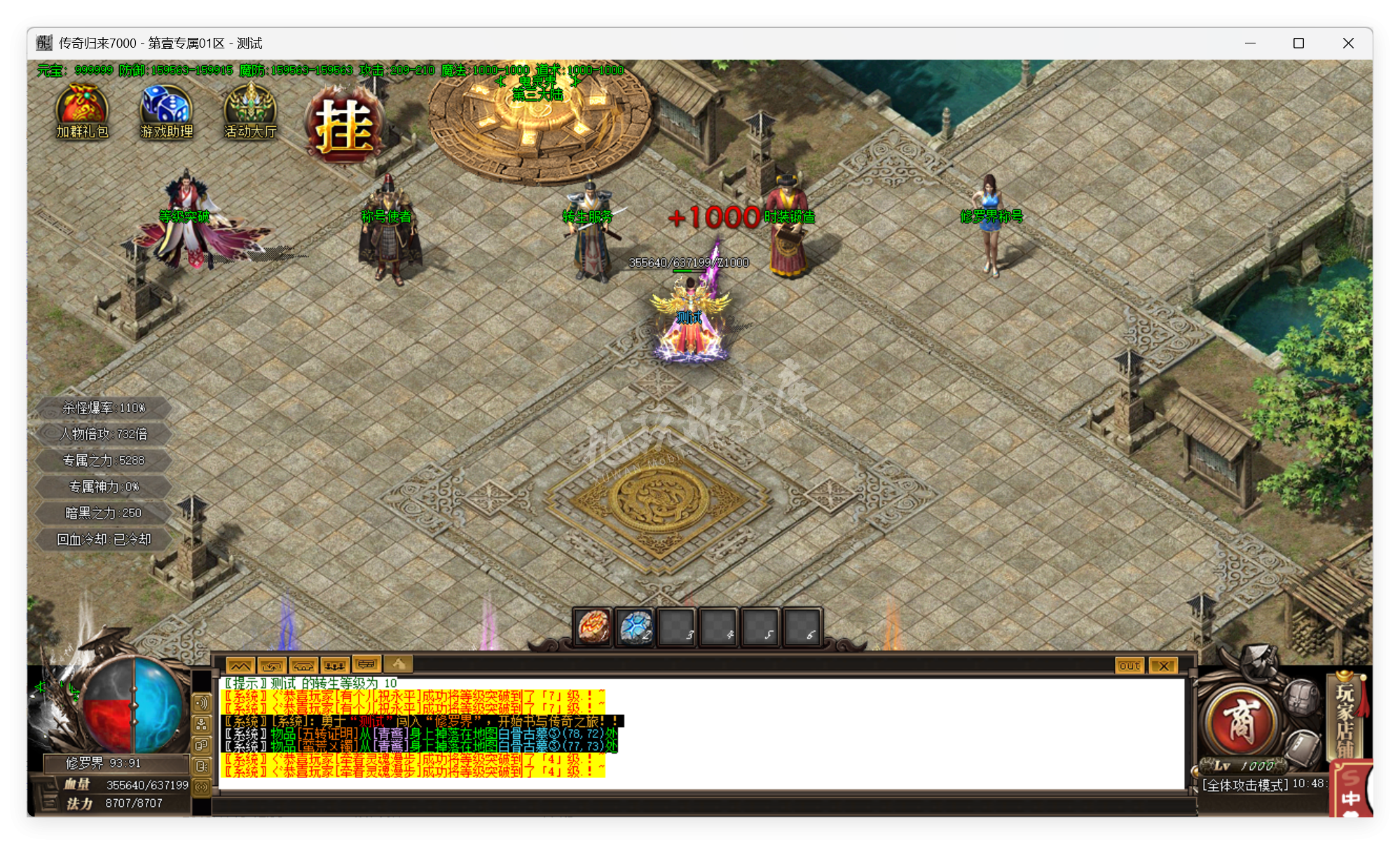1400x844 pixels.
Task: Expand the 回血冷却 stat bar
Action: click(102, 539)
